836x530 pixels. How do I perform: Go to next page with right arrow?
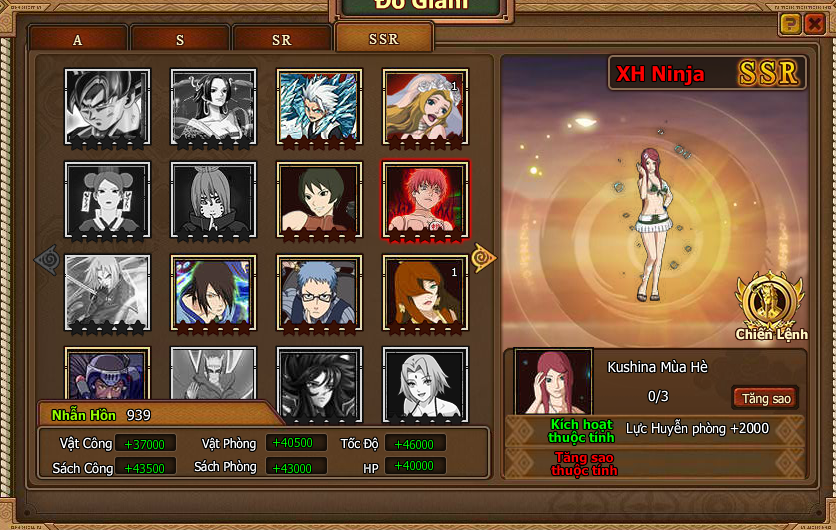pyautogui.click(x=483, y=257)
